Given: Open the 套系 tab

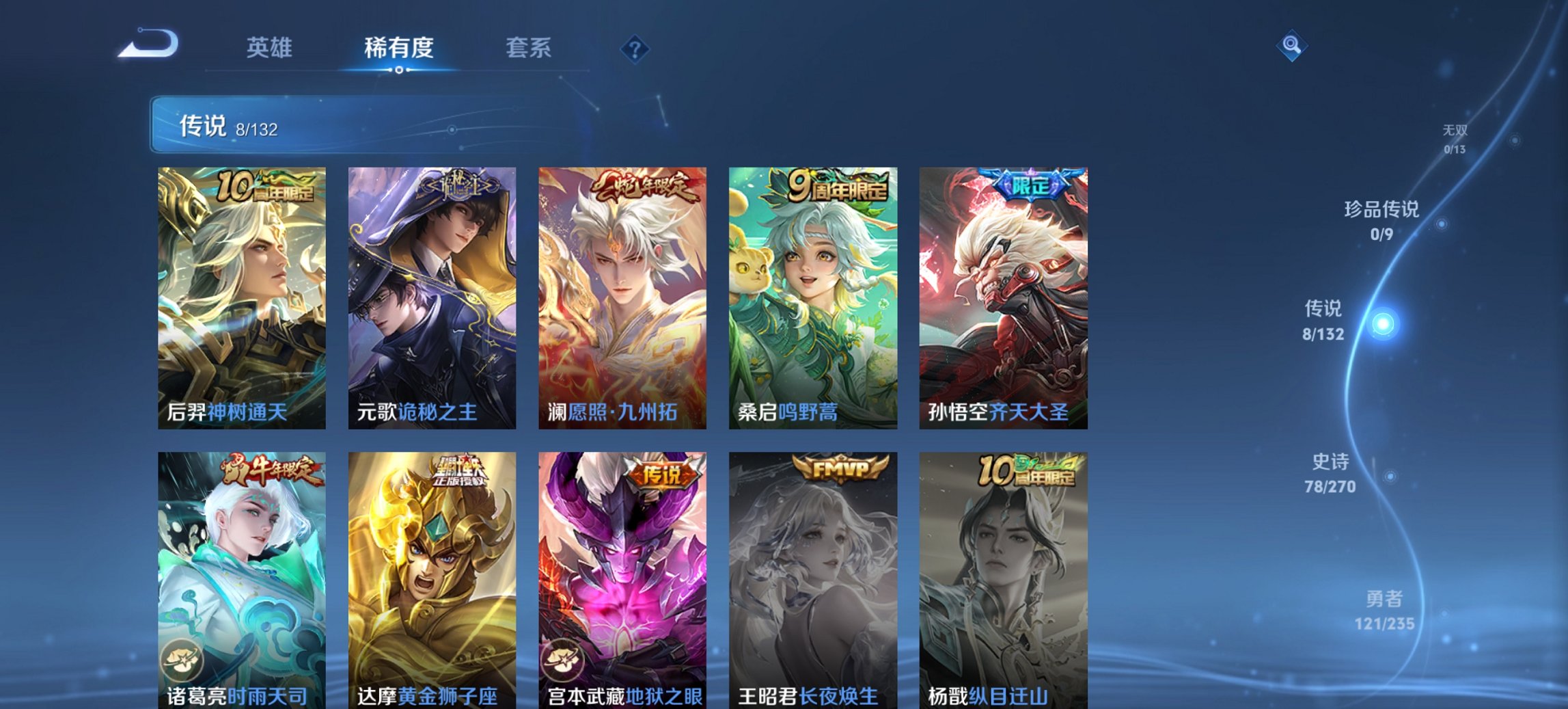Looking at the screenshot, I should point(529,48).
